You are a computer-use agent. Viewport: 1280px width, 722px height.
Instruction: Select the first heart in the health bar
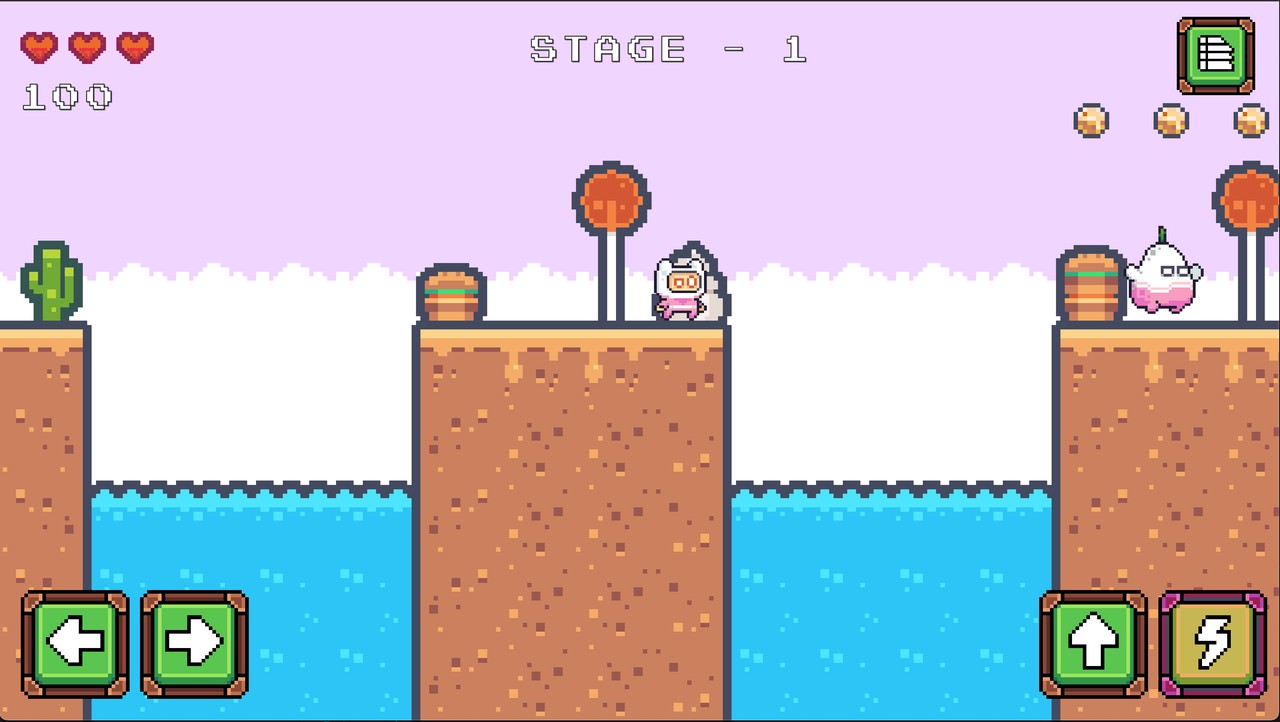40,47
